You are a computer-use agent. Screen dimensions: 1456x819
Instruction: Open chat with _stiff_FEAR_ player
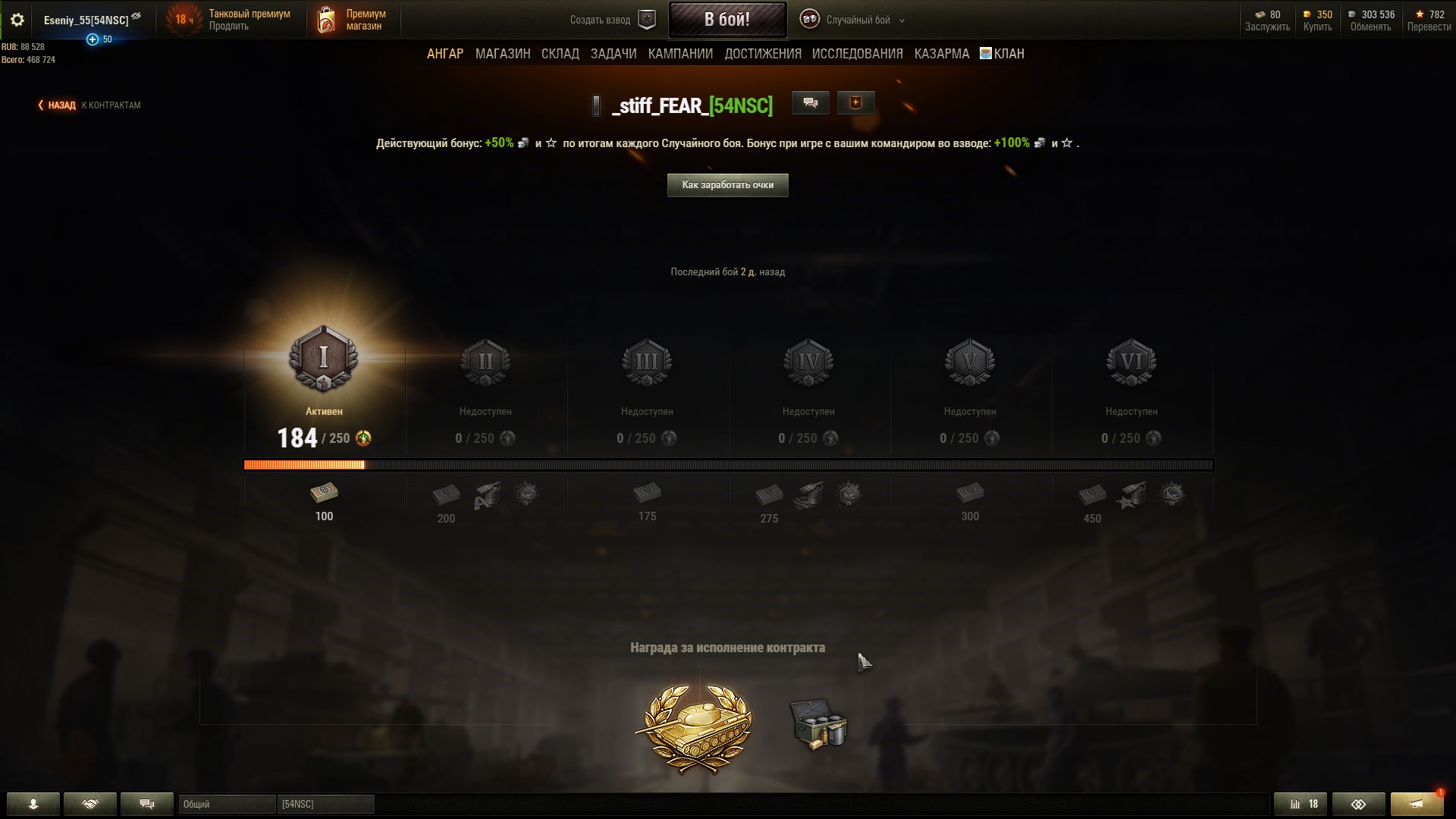tap(810, 103)
